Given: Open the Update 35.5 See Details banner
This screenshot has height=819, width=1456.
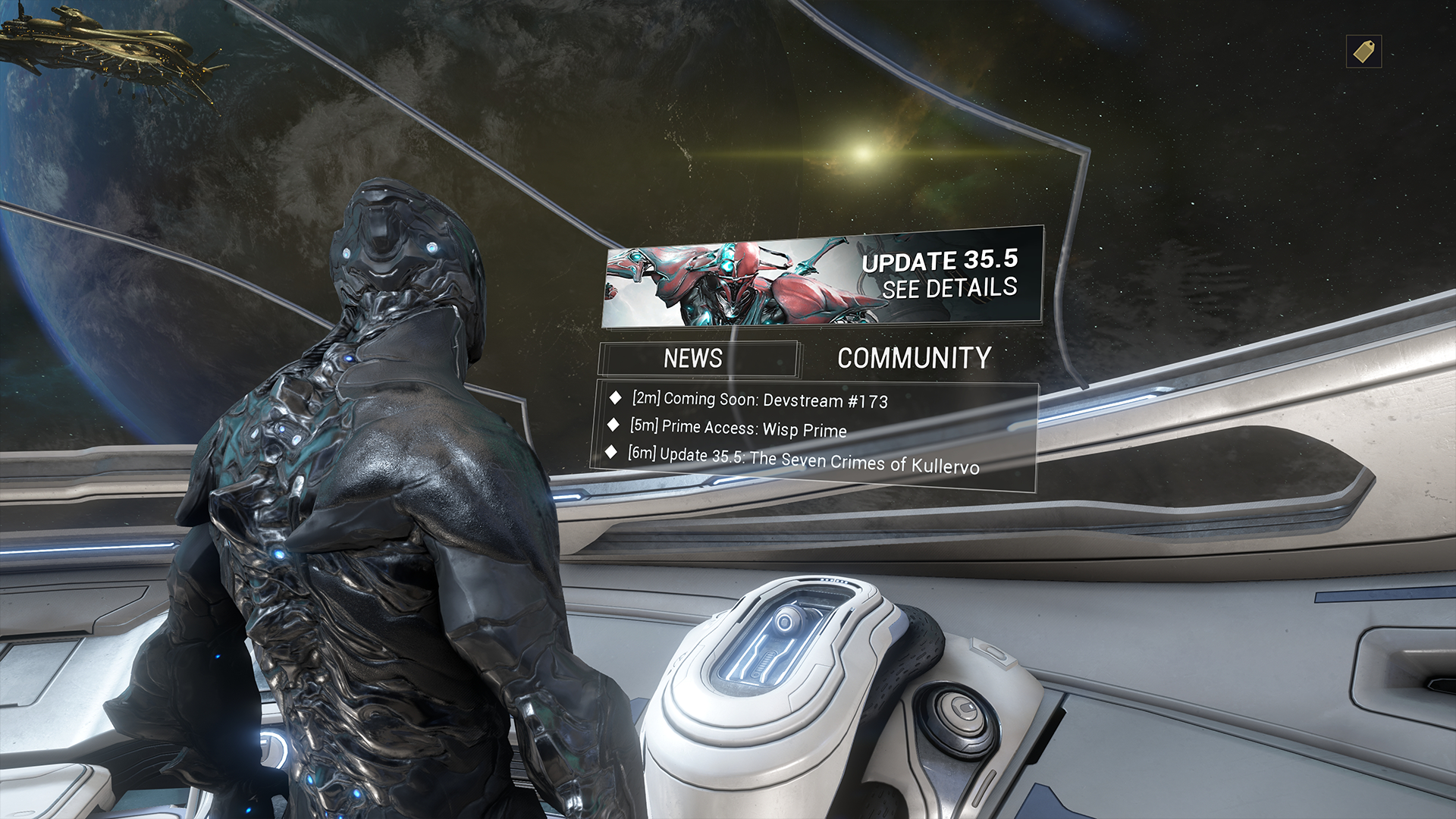Looking at the screenshot, I should (822, 278).
